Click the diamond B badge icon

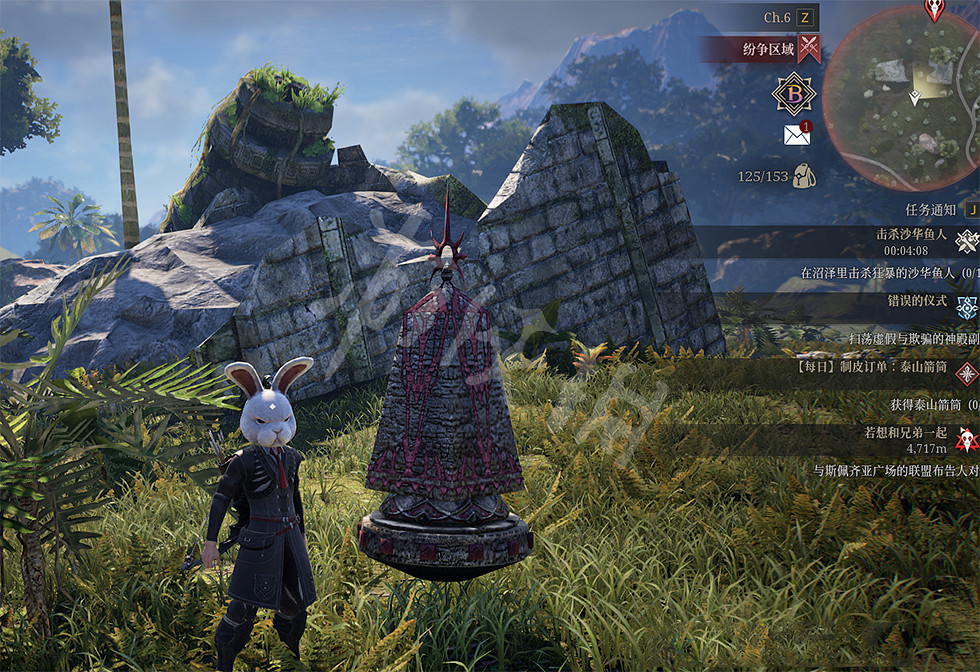pyautogui.click(x=794, y=93)
